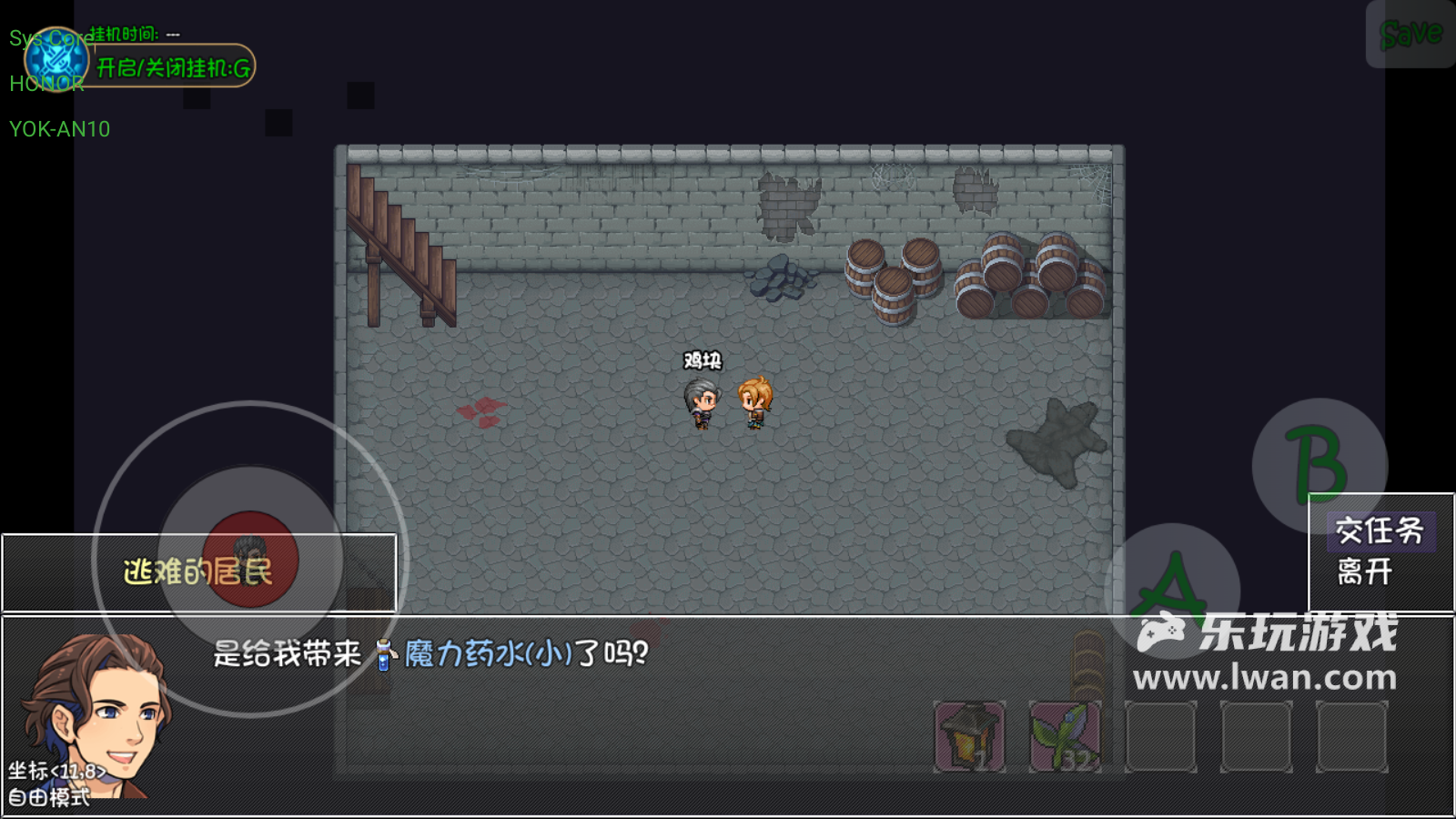
Task: Use the herb item hotbar slot
Action: coord(1065,736)
